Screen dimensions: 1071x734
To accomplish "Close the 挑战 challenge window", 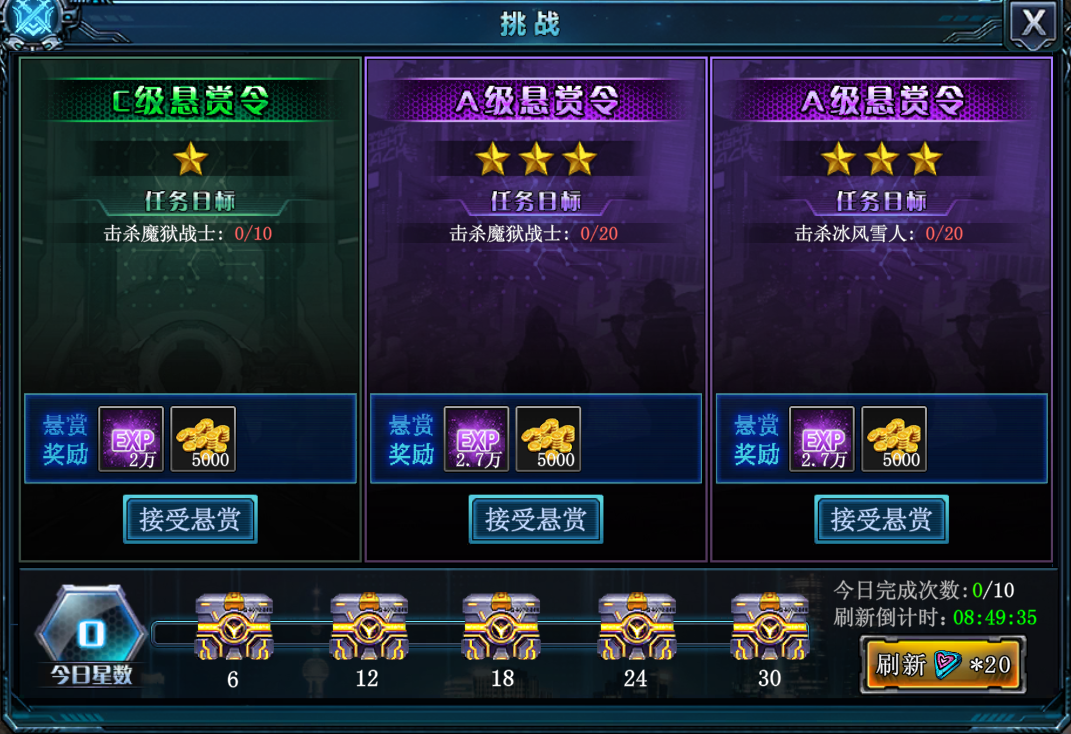I will point(1034,23).
